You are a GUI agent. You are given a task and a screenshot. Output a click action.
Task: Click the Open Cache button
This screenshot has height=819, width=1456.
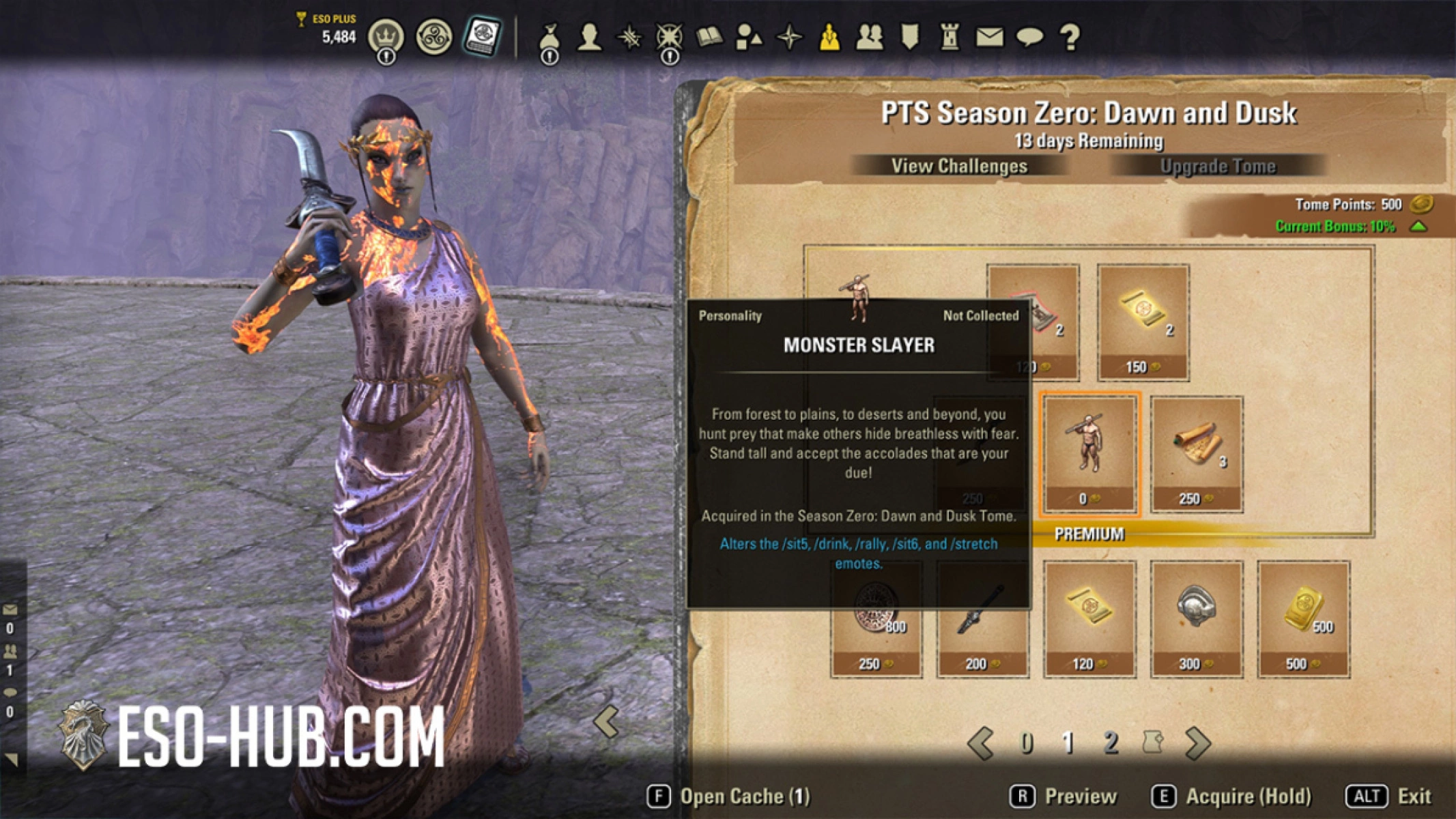click(x=741, y=795)
